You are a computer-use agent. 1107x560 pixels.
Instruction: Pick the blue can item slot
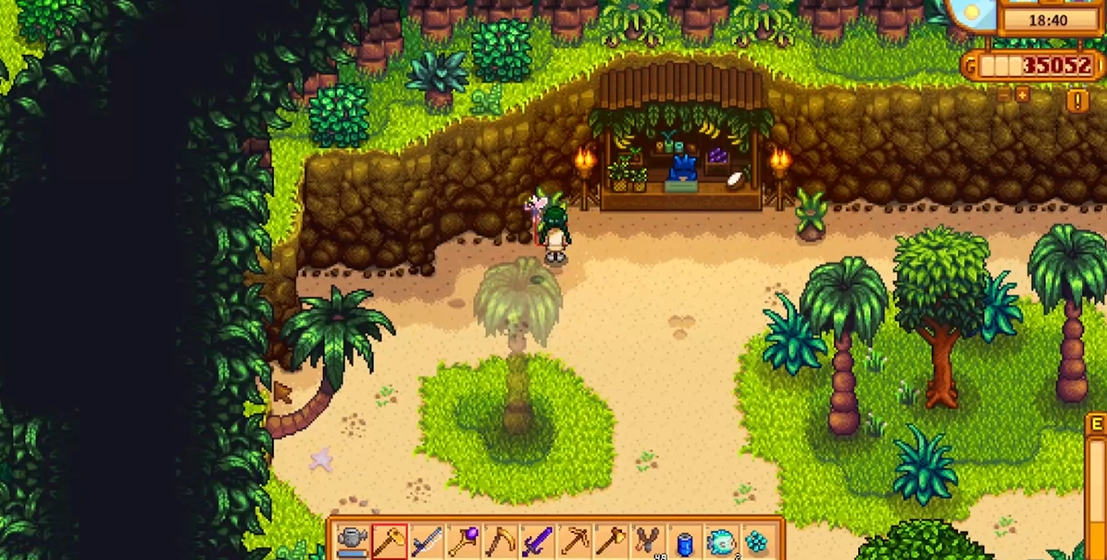pyautogui.click(x=684, y=542)
